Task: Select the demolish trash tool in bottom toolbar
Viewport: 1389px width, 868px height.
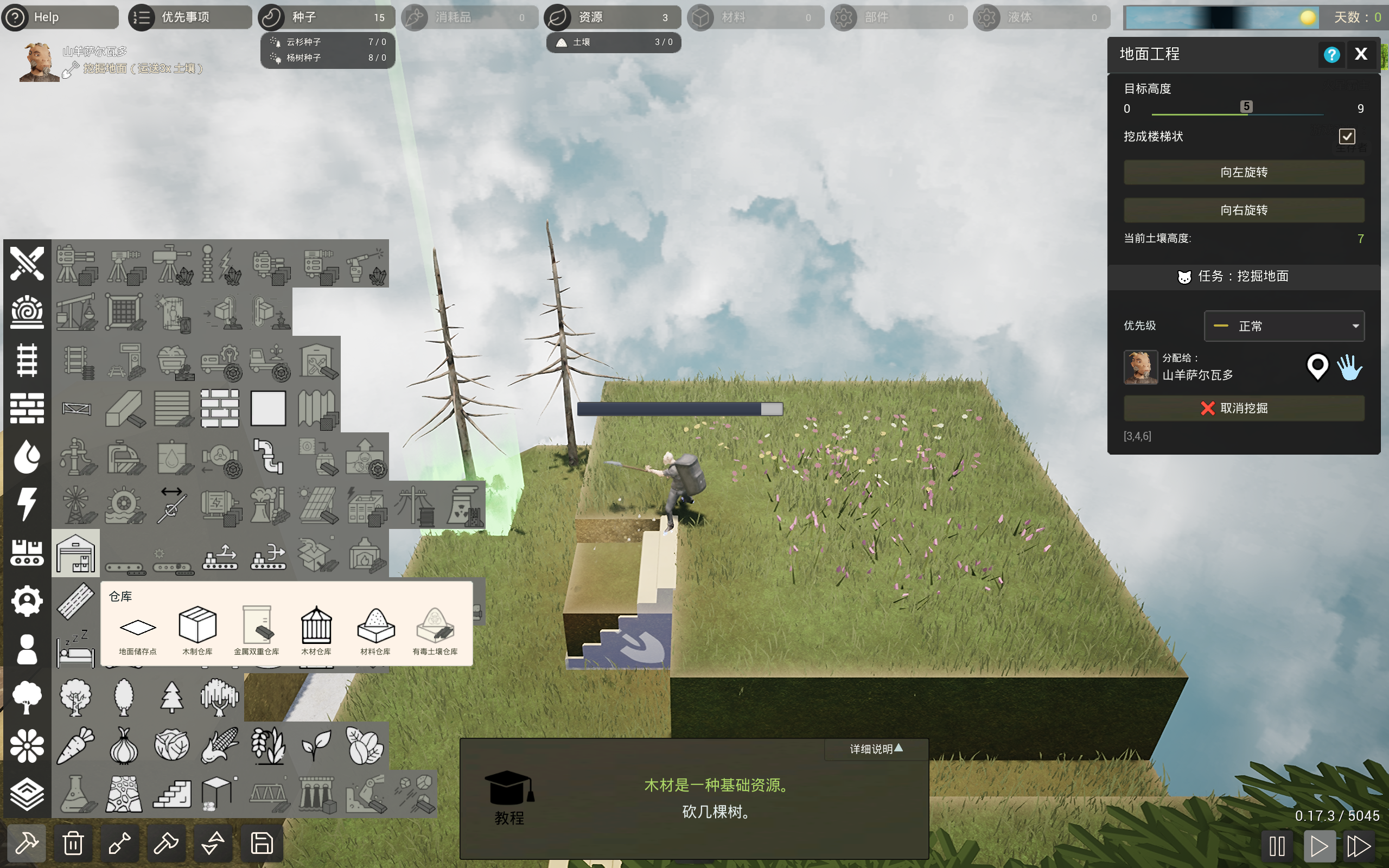Action: coord(73,843)
